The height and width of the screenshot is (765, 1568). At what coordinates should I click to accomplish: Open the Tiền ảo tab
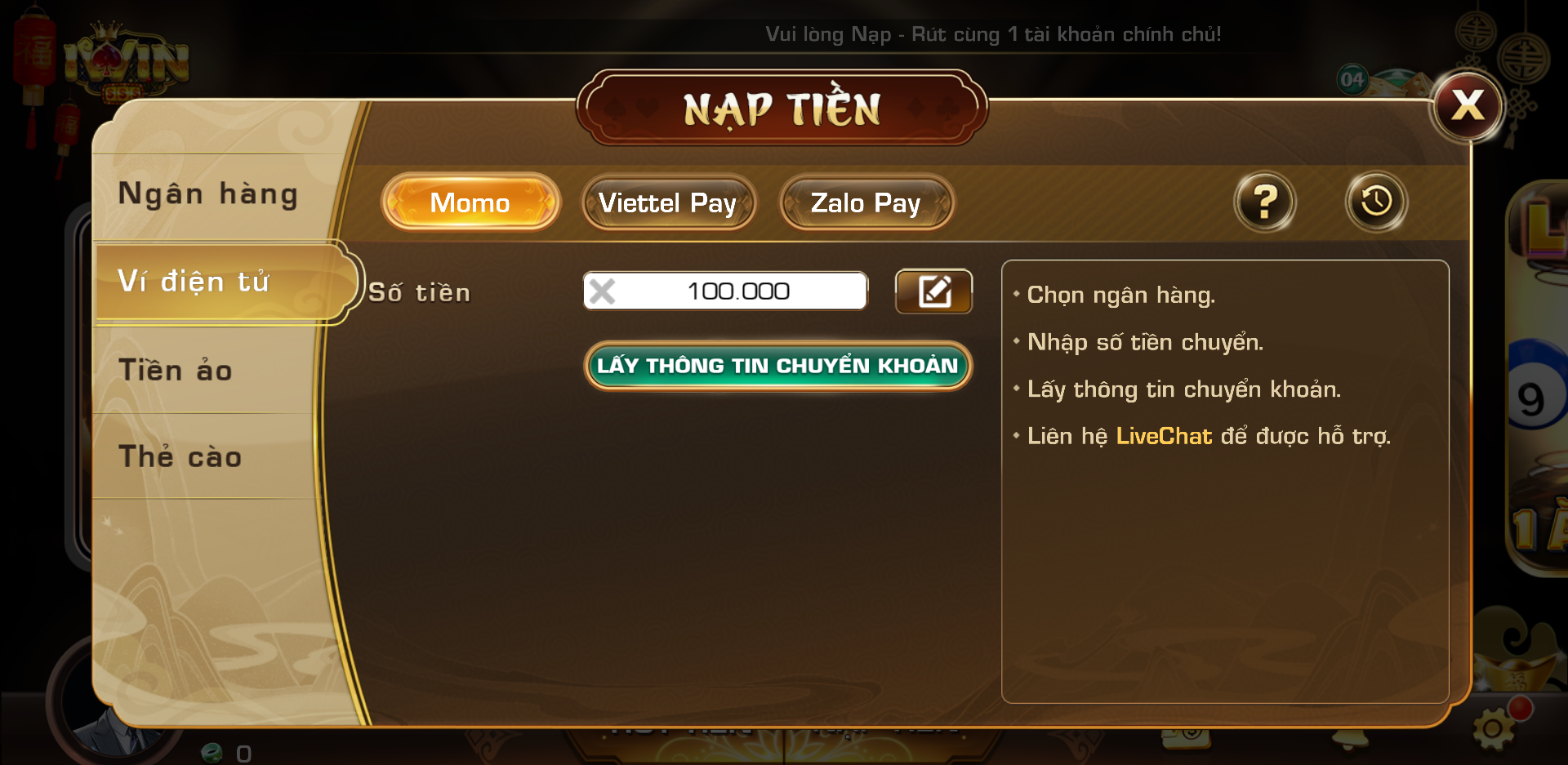tap(176, 370)
